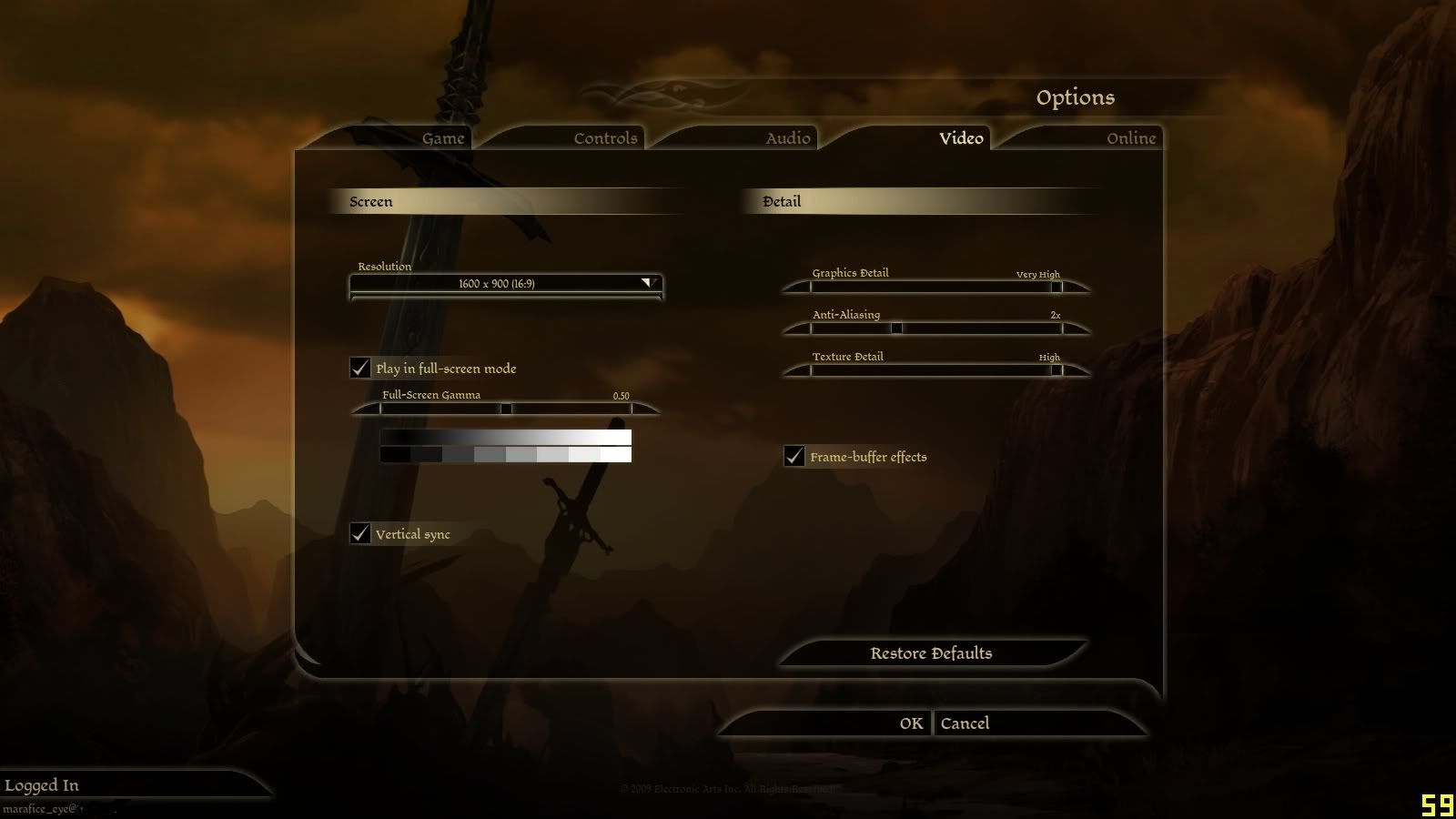Open the Resolution dropdown
This screenshot has height=819, width=1456.
(x=506, y=284)
